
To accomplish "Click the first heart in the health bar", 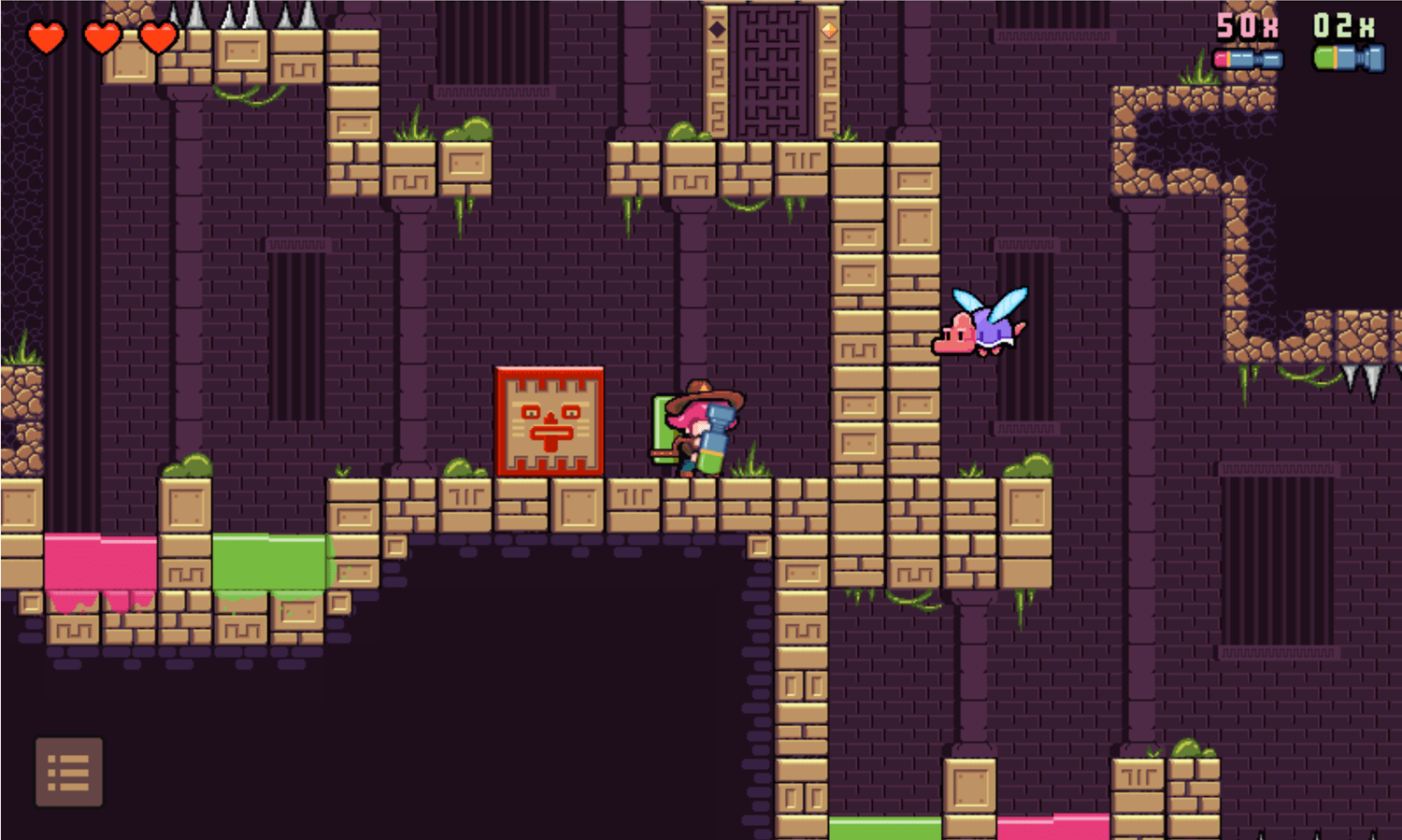I will pos(46,39).
